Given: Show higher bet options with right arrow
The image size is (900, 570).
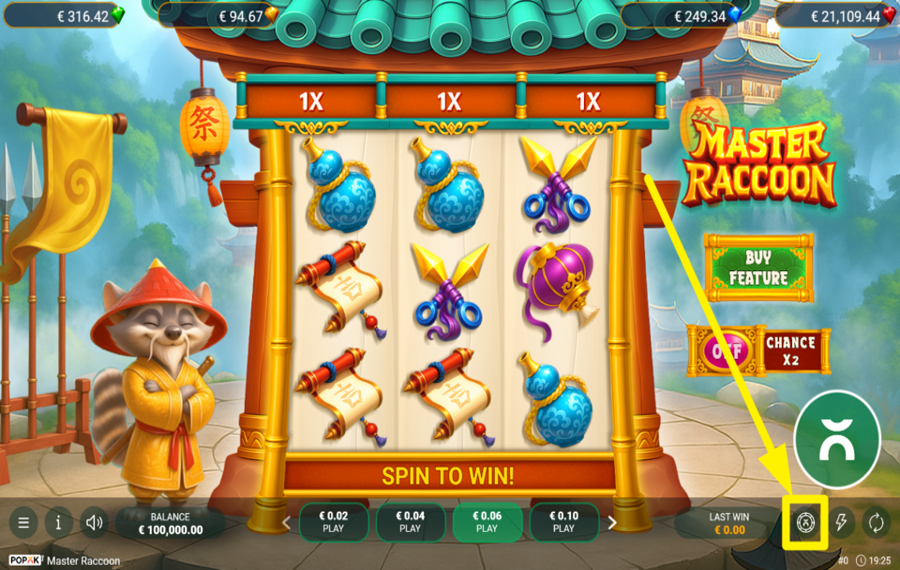Looking at the screenshot, I should pyautogui.click(x=612, y=522).
